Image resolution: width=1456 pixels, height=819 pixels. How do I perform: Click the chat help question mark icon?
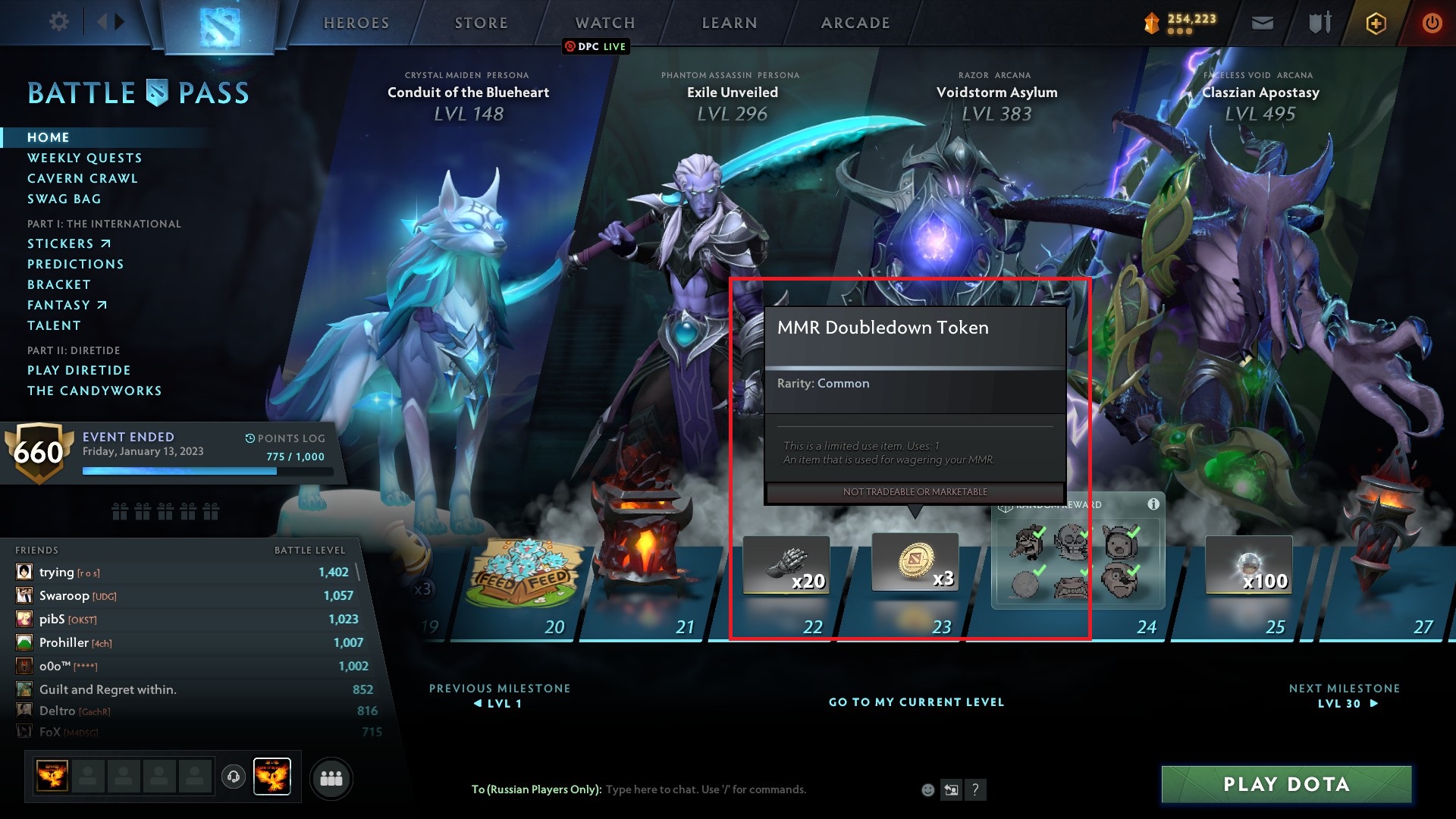point(975,789)
